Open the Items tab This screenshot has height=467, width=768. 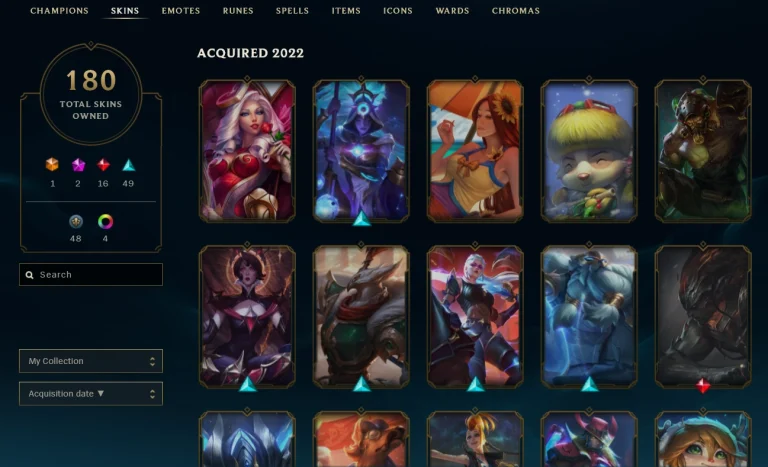tap(346, 11)
